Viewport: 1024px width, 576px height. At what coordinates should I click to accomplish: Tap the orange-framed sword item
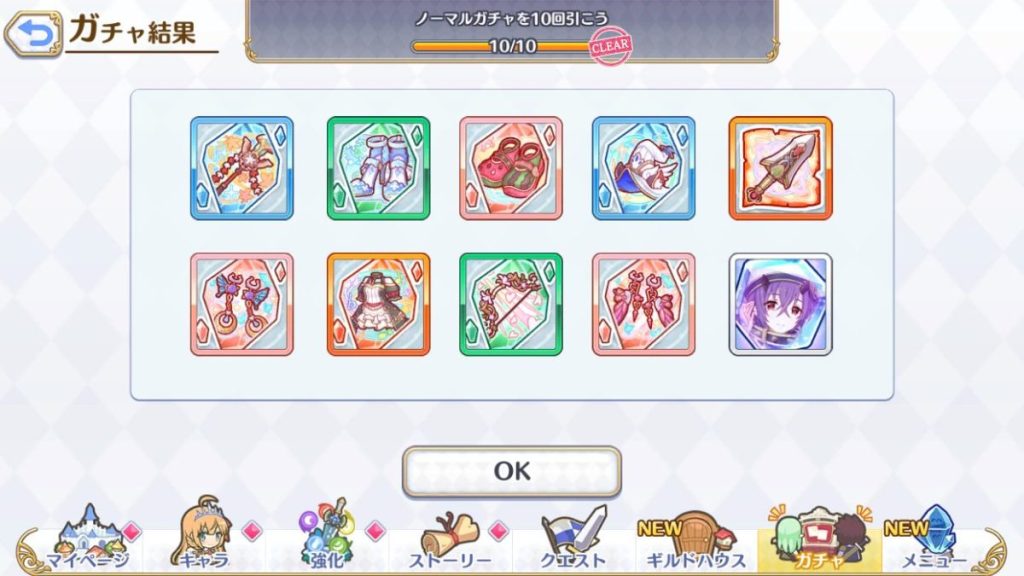[x=780, y=168]
